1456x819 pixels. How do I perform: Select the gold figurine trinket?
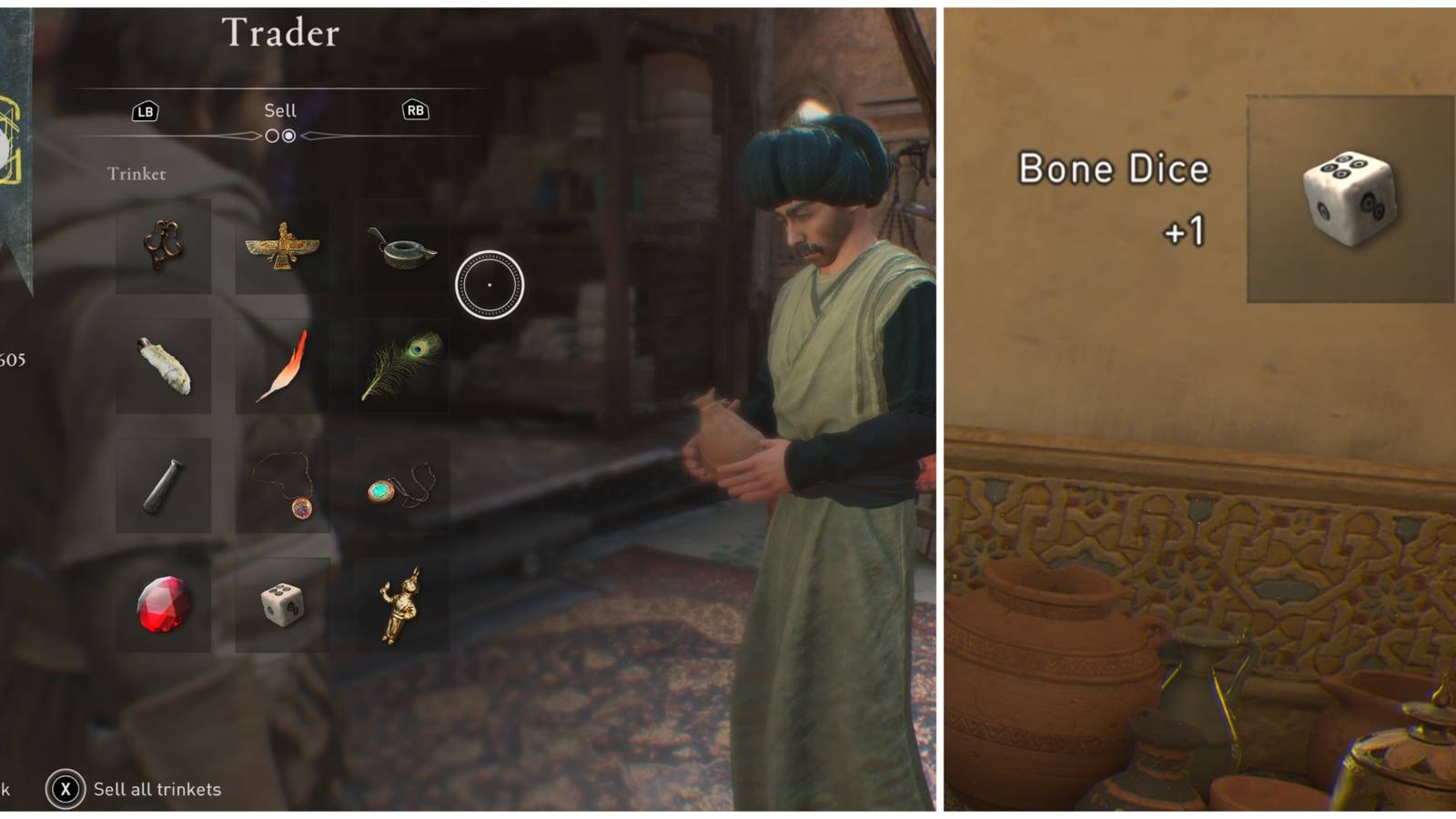click(400, 605)
